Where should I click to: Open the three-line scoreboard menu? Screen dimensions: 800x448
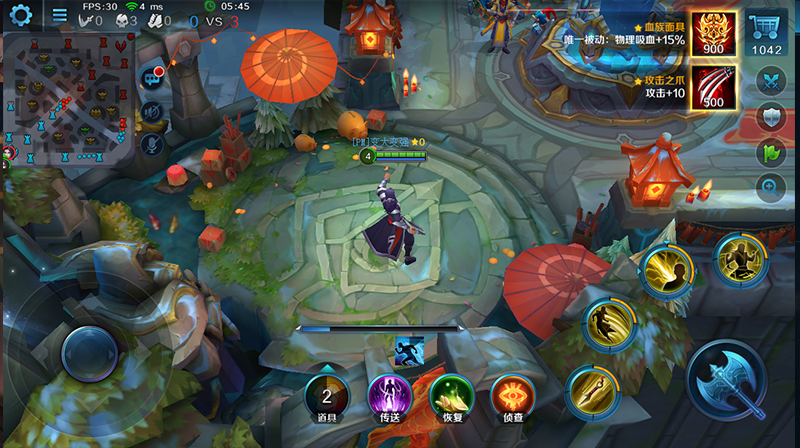coord(60,15)
